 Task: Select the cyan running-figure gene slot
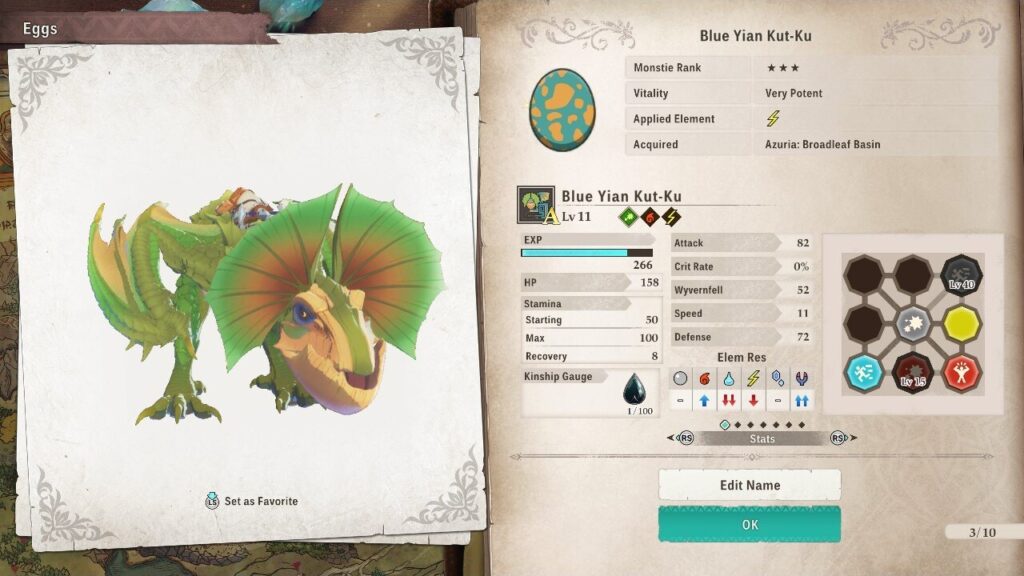coord(864,371)
